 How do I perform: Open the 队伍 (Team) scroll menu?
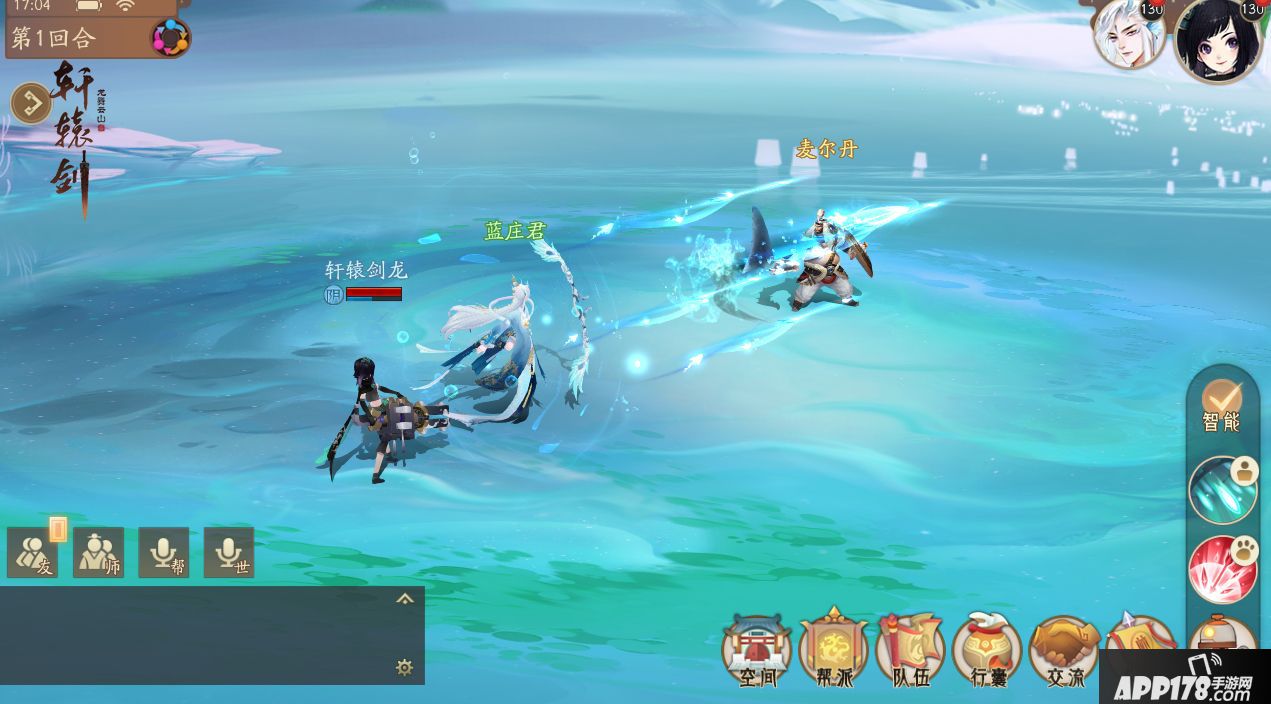coord(910,650)
